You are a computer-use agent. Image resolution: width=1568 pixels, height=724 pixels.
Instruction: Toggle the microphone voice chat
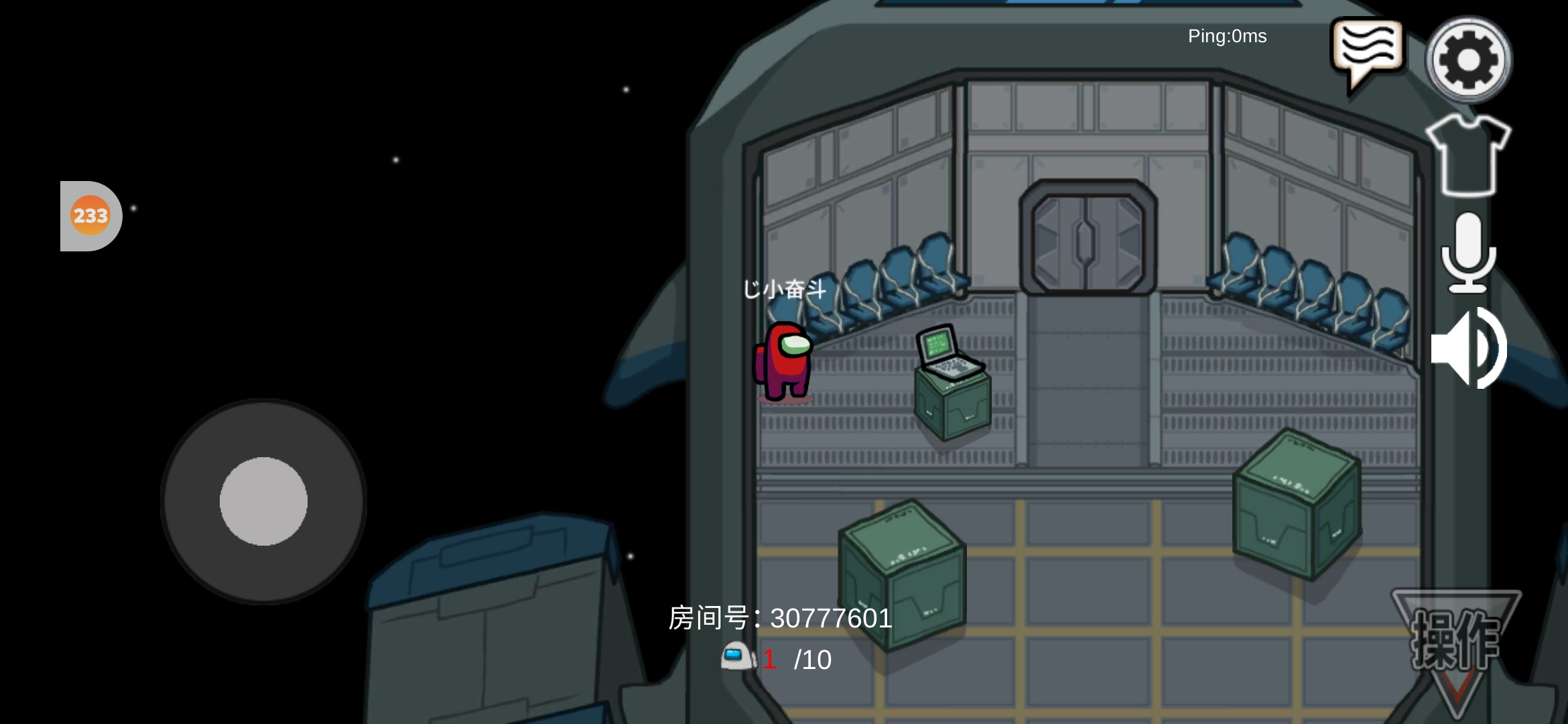[1468, 253]
